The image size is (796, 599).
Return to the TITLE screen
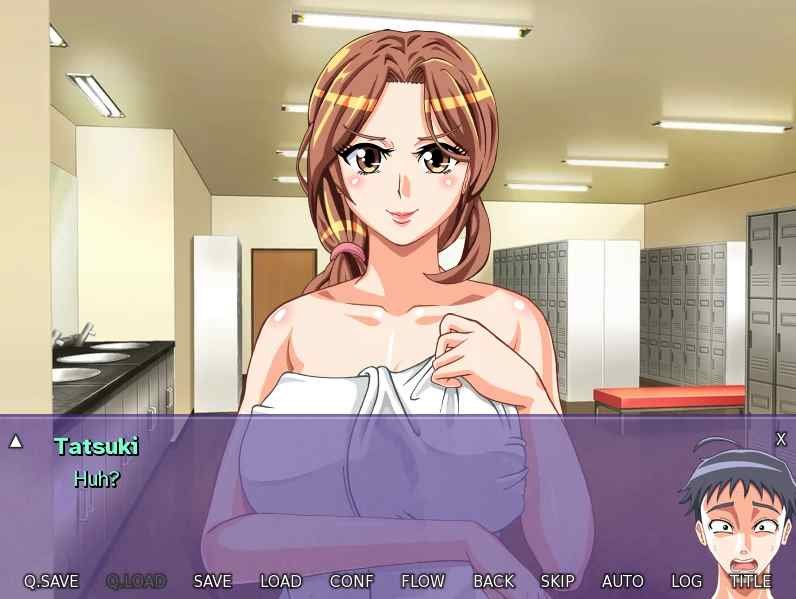point(750,581)
